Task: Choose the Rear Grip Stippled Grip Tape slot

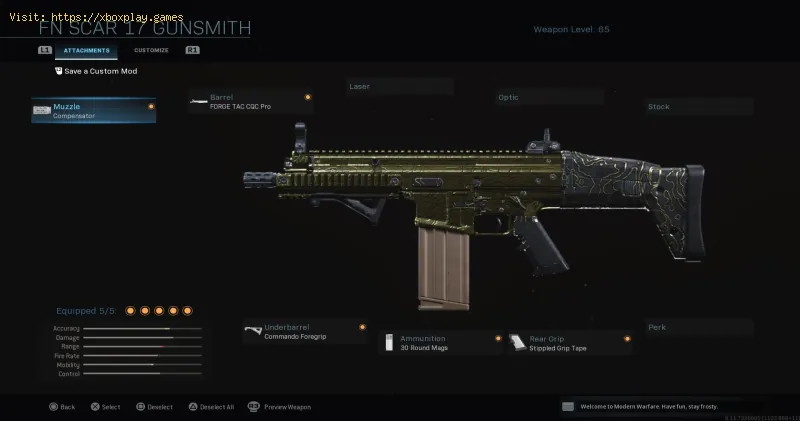Action: point(569,343)
